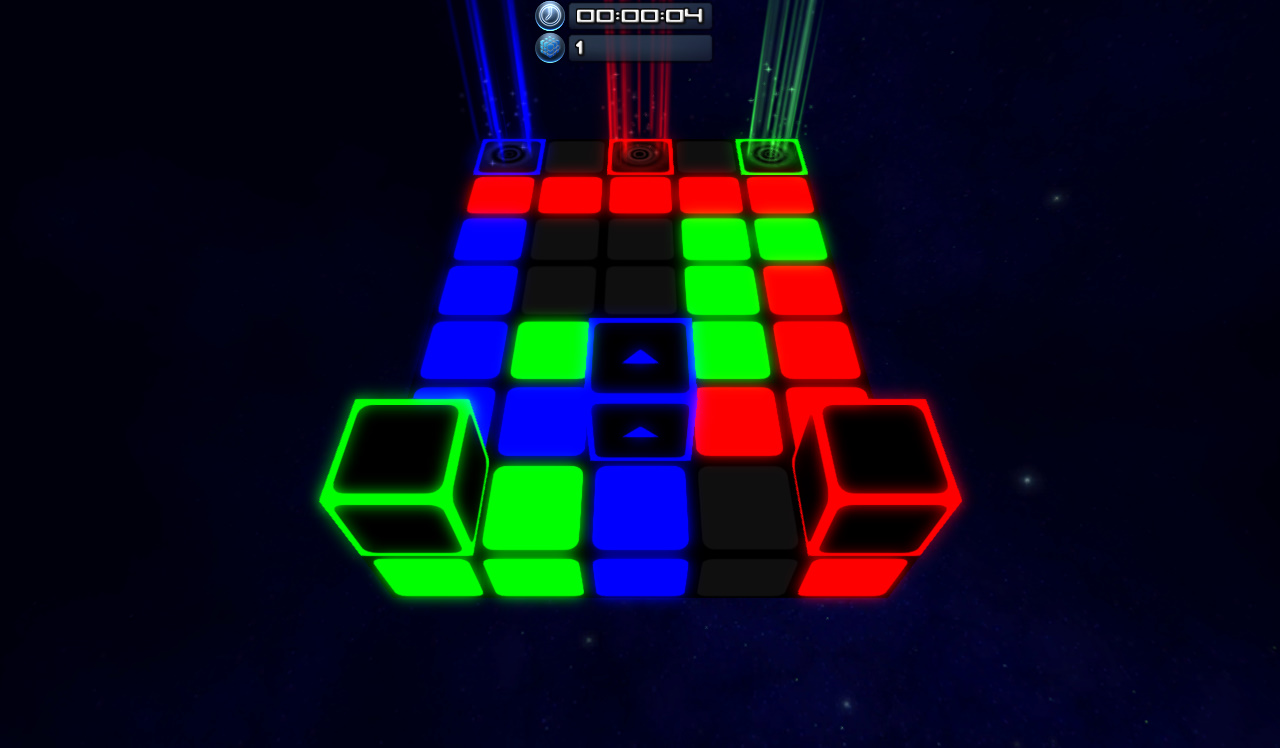Select the red portal tile
The height and width of the screenshot is (748, 1280).
point(641,156)
